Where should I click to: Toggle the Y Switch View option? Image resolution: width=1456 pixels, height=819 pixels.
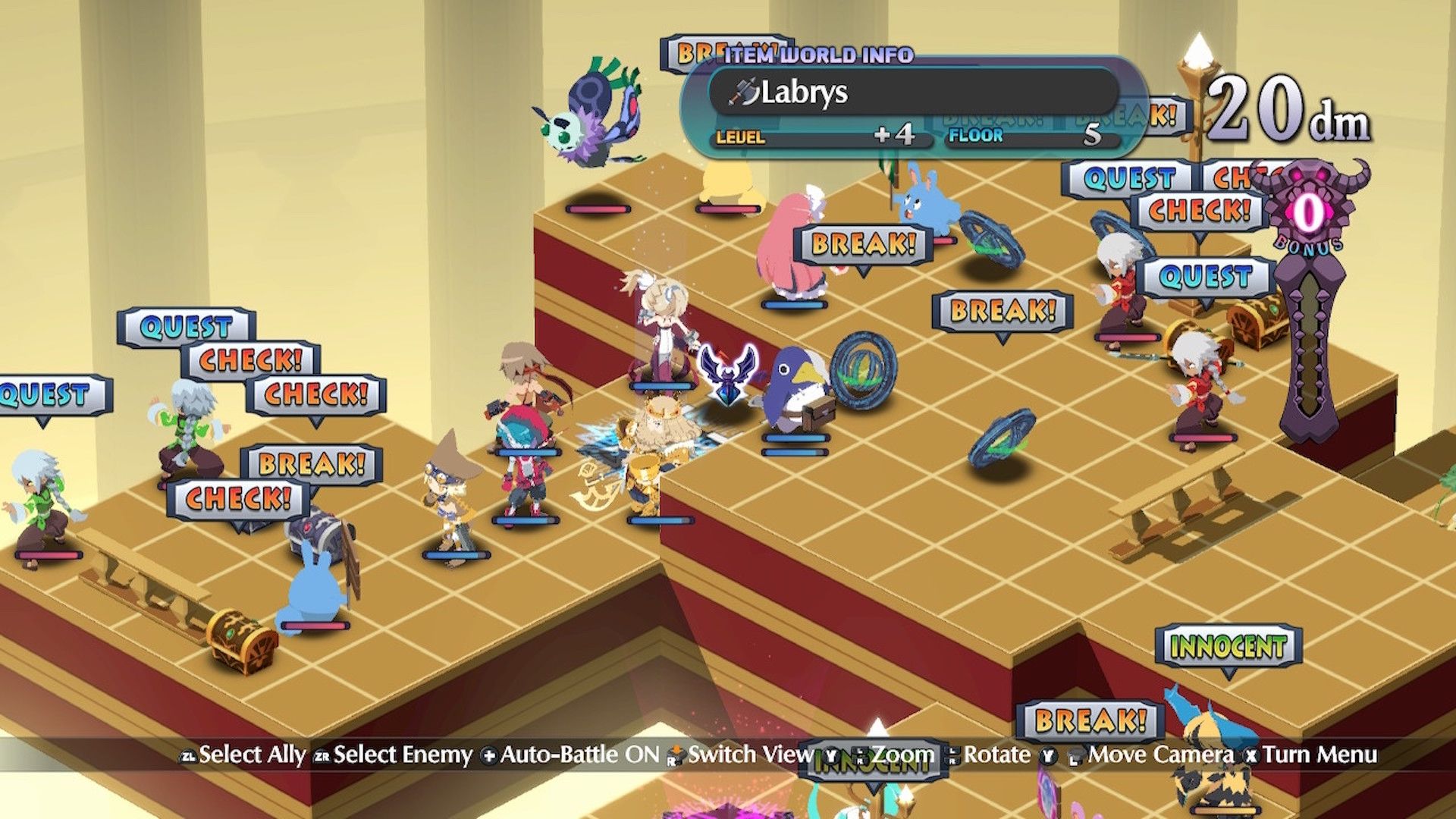(832, 755)
